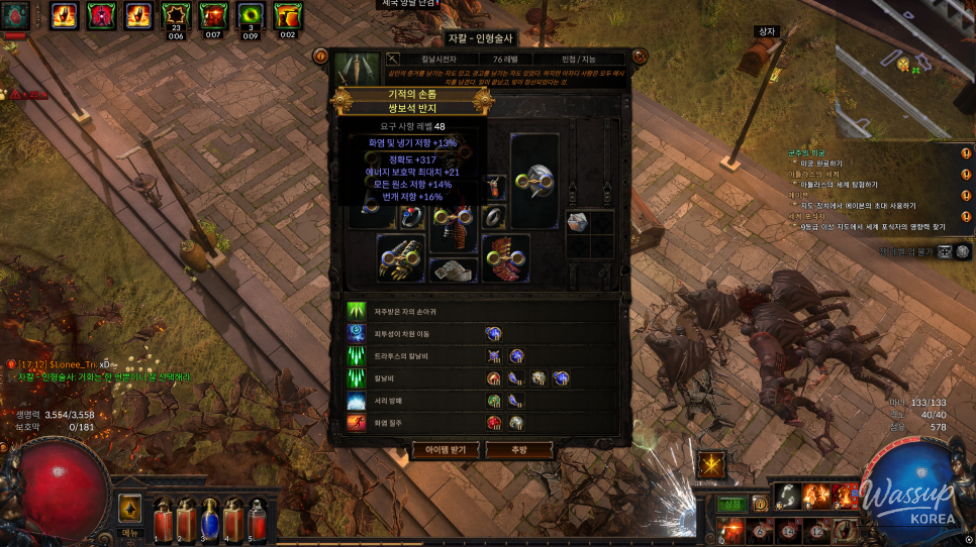The width and height of the screenshot is (976, 547).
Task: Click the 추방 button
Action: [519, 451]
